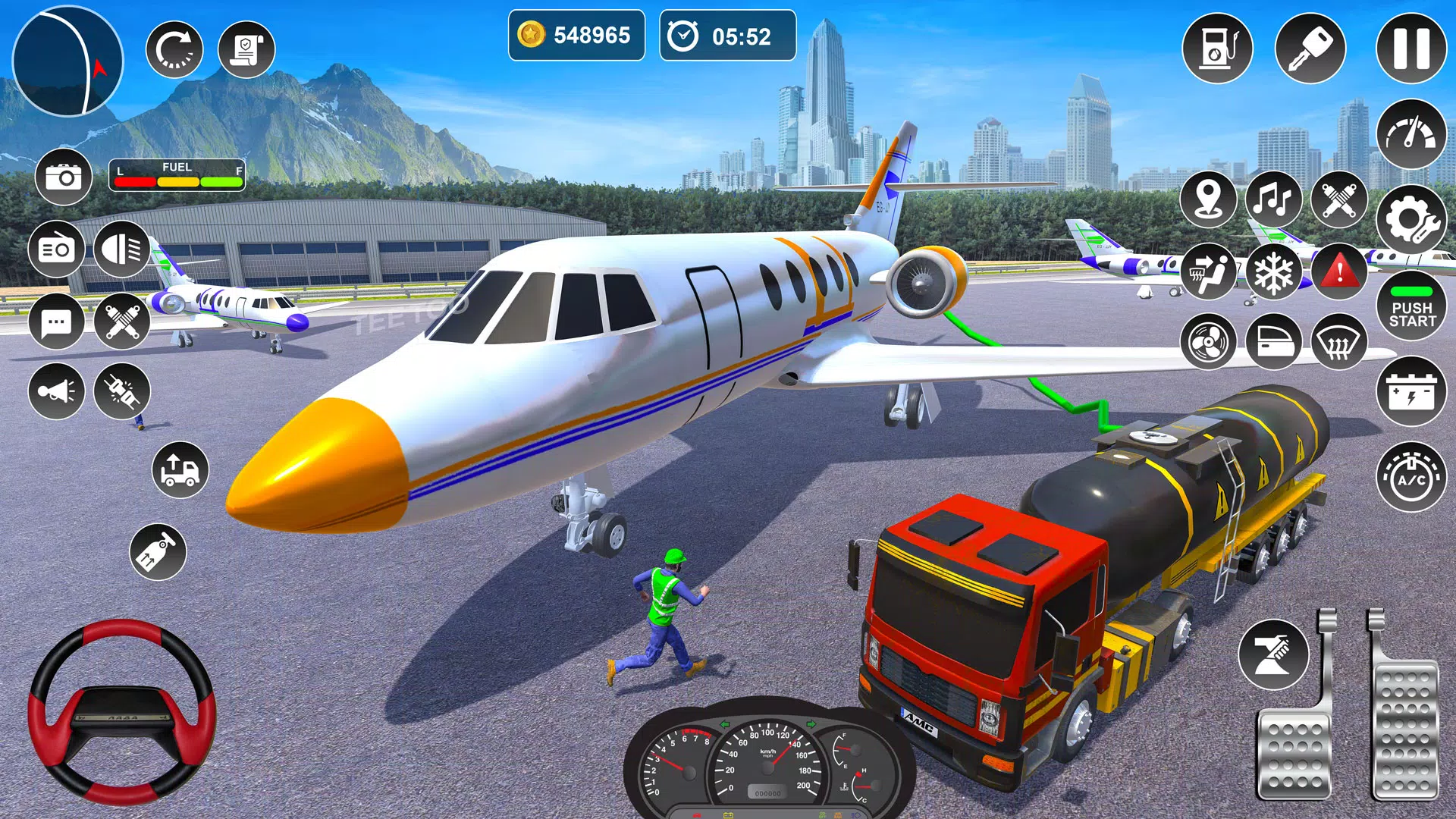
Task: Select the battery icon button
Action: click(x=1411, y=392)
